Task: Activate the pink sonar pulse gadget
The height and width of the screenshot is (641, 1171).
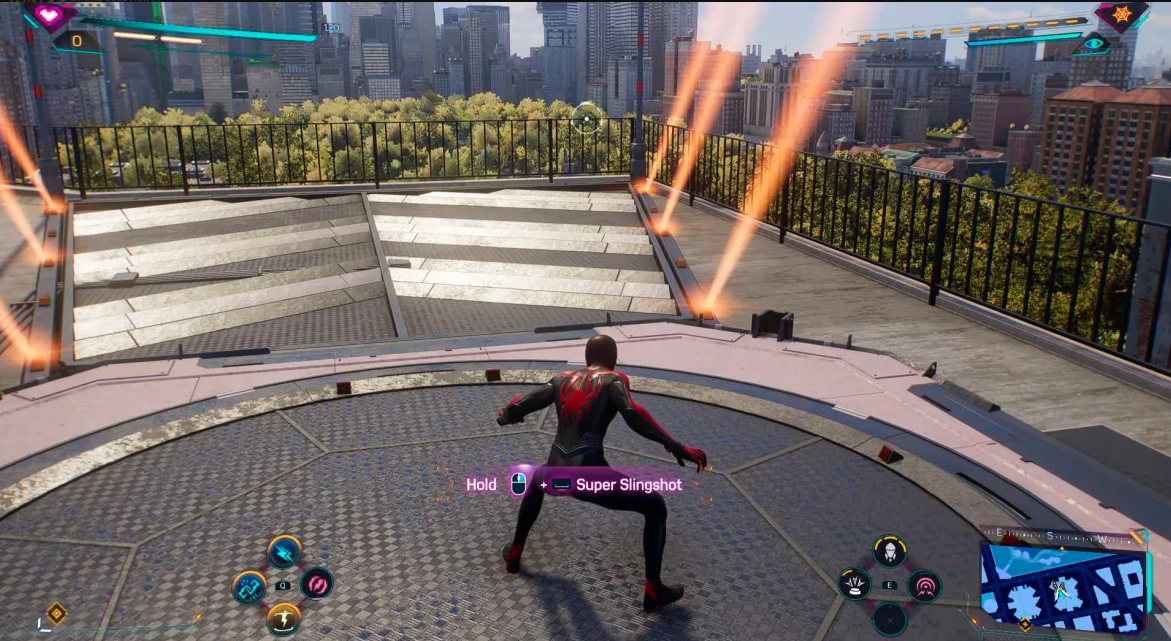Action: click(924, 585)
